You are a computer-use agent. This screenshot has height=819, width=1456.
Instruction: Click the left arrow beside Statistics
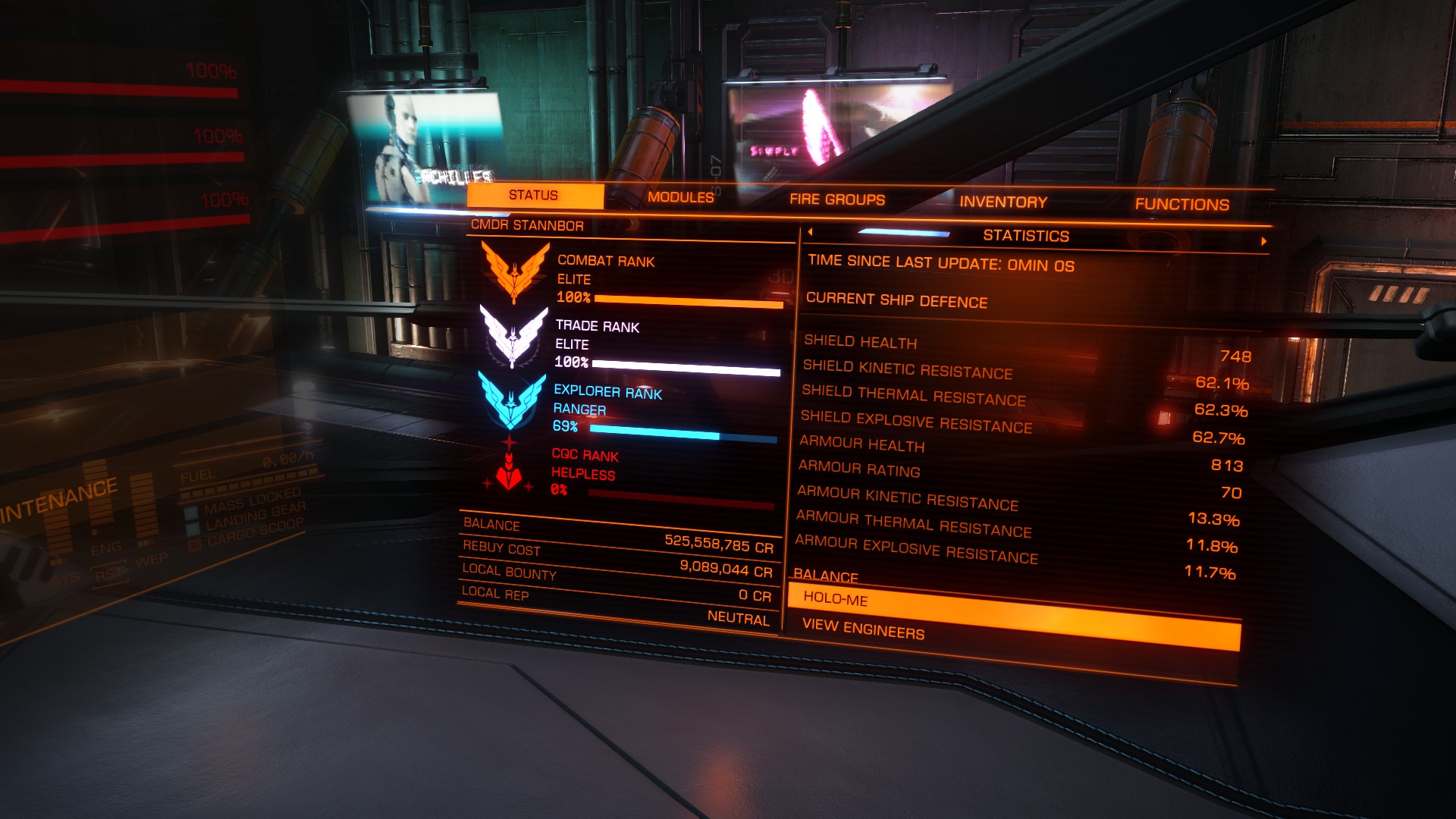pos(810,232)
